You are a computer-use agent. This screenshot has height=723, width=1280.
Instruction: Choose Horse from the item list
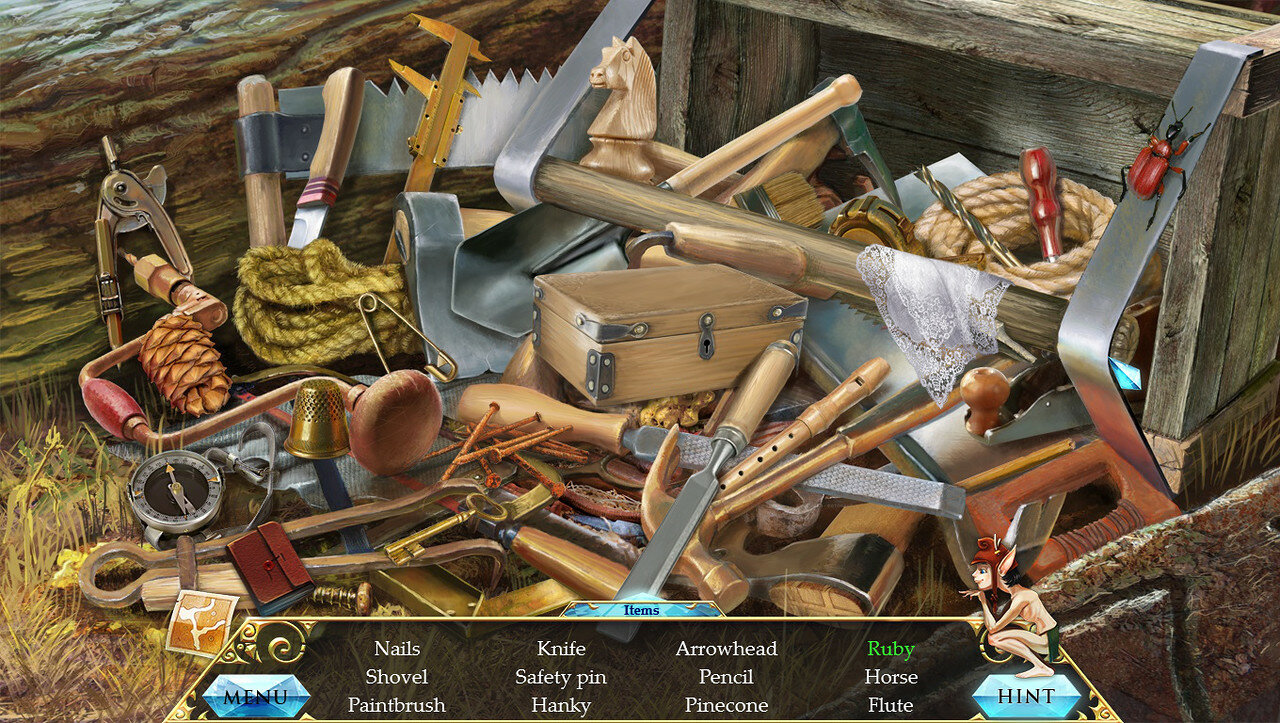click(891, 677)
